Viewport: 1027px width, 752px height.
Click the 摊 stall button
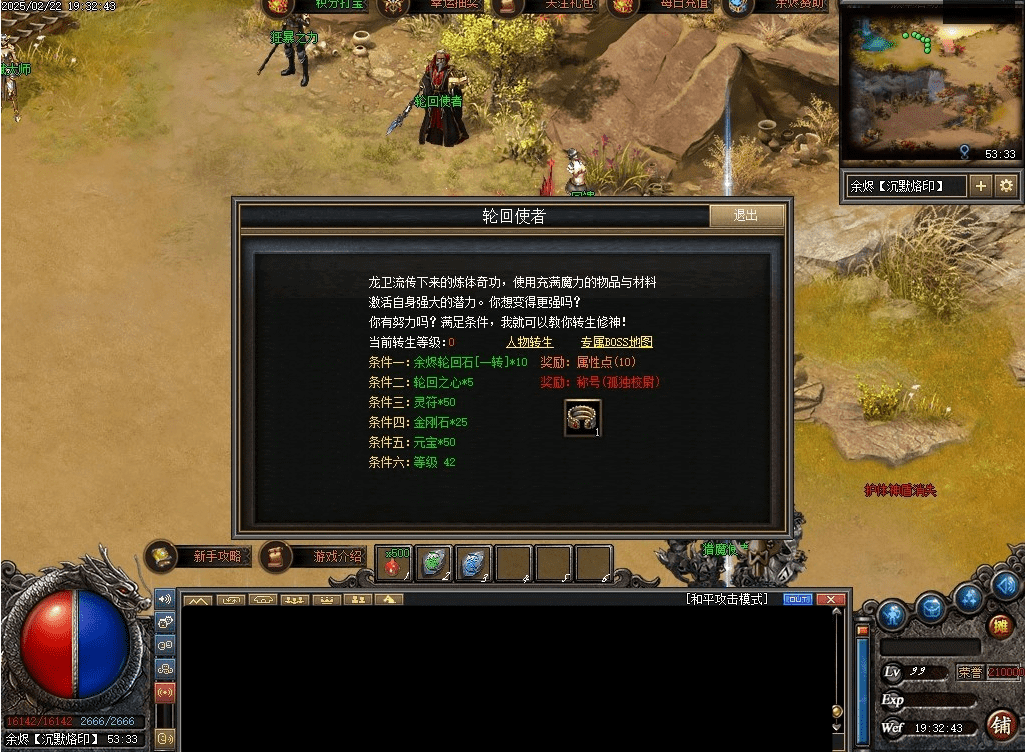(x=999, y=627)
